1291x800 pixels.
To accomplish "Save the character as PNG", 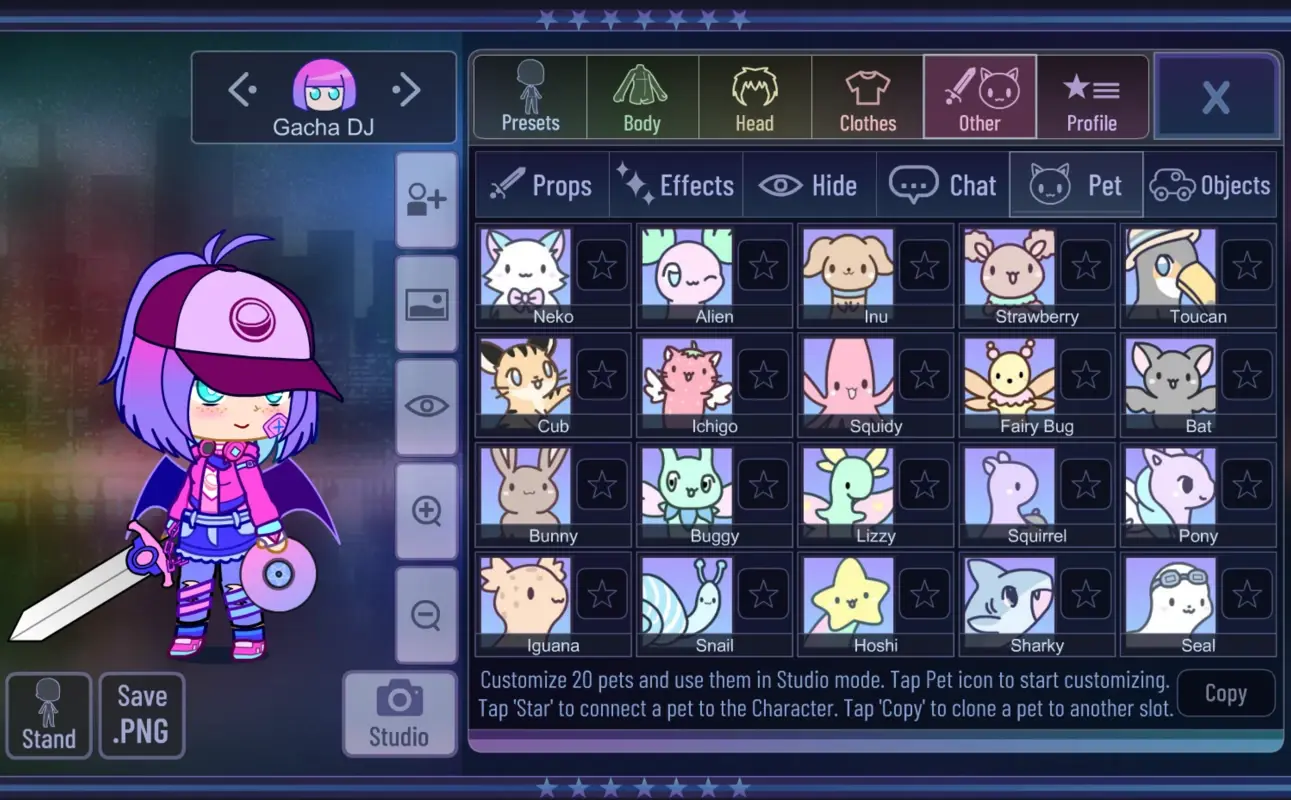I will (141, 715).
